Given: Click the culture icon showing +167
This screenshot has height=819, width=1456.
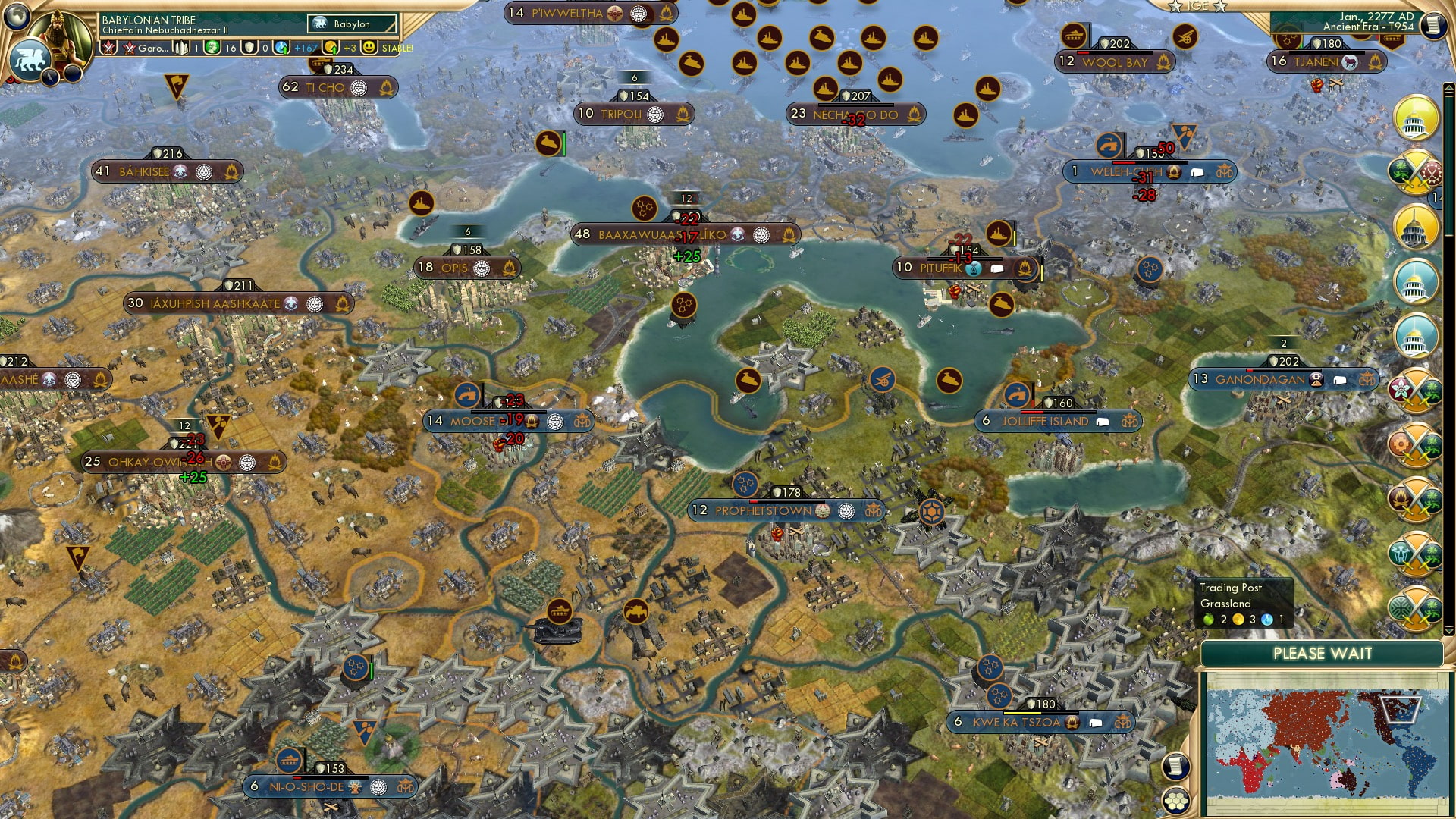Looking at the screenshot, I should click(281, 47).
